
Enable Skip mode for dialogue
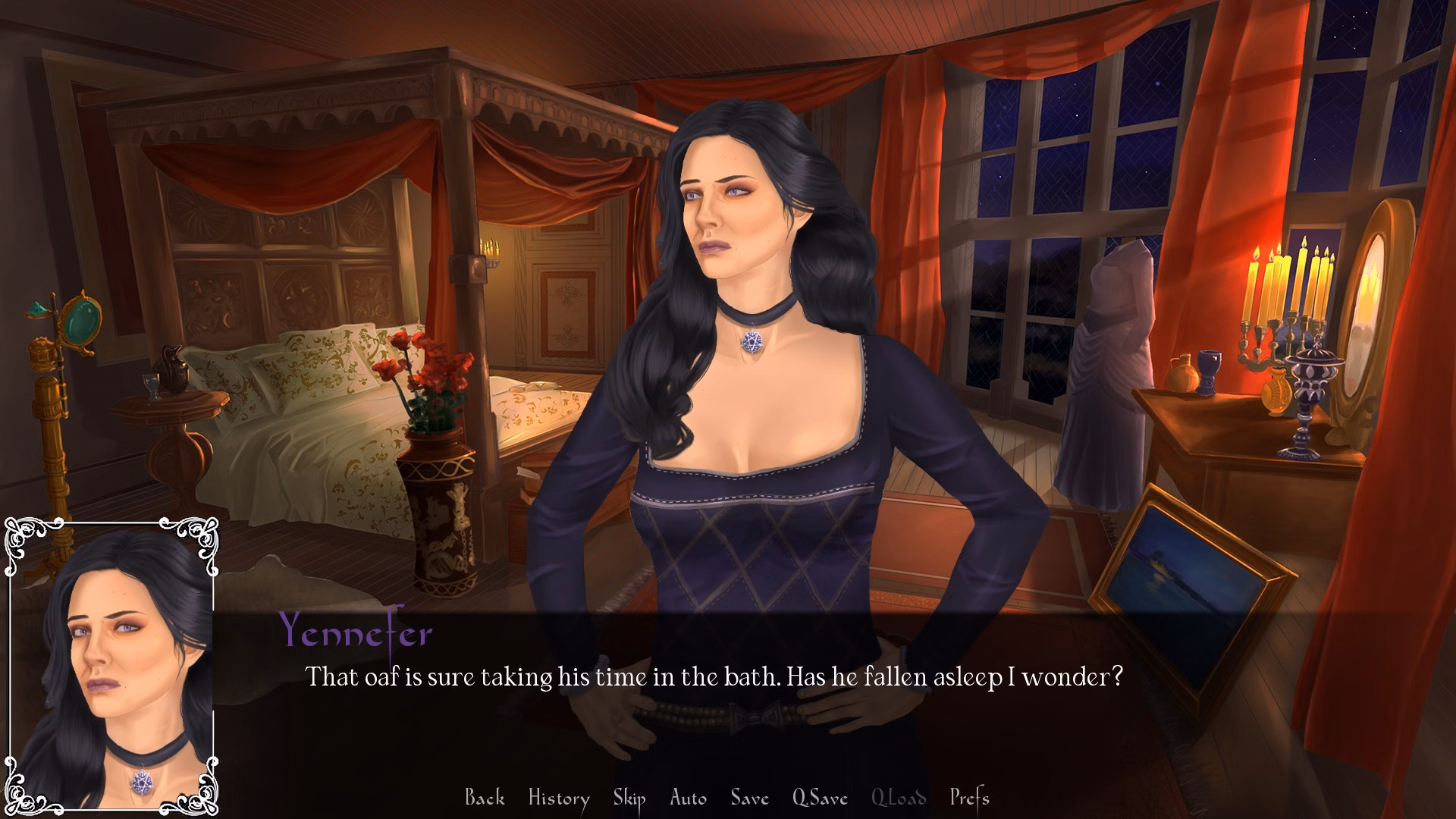(x=631, y=798)
